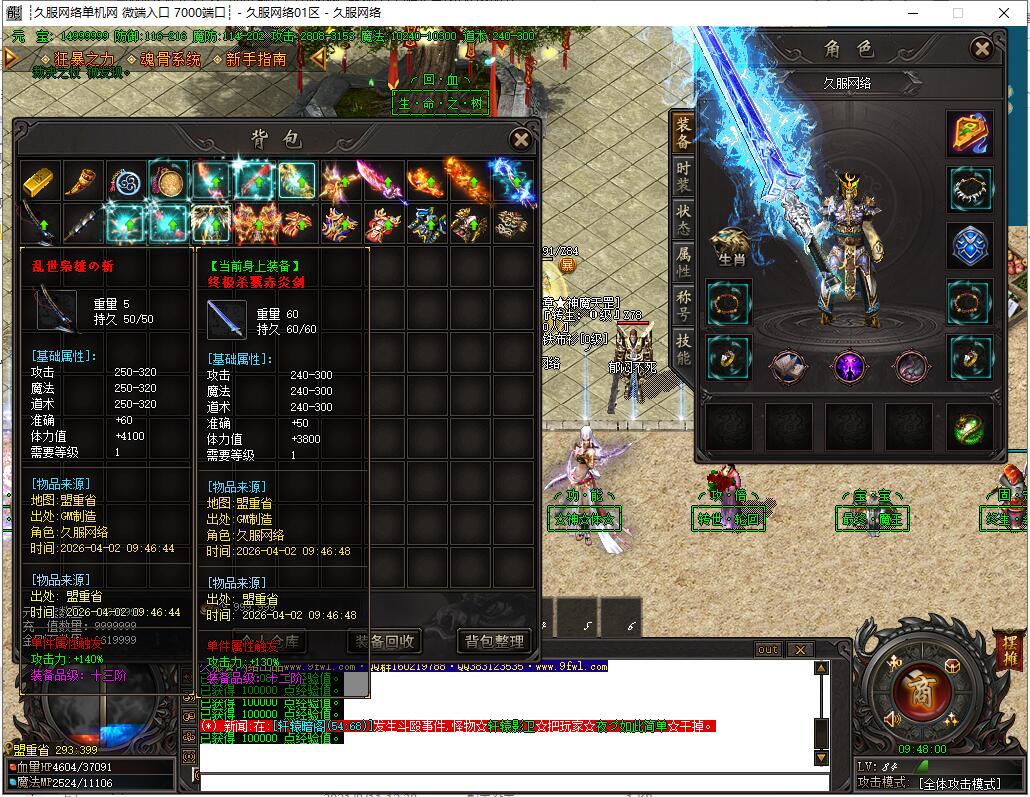This screenshot has width=1030, height=797.
Task: Open the 魂骨系统 soul bone system
Action: [170, 60]
